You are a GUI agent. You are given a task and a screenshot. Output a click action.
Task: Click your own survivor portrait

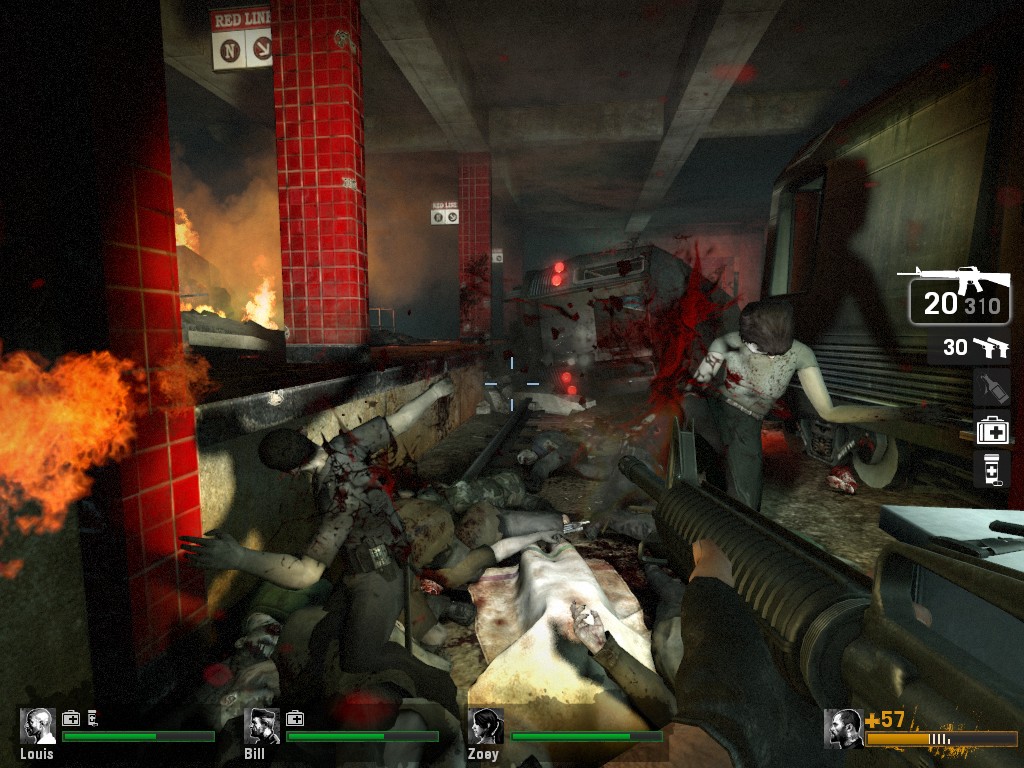coord(843,728)
